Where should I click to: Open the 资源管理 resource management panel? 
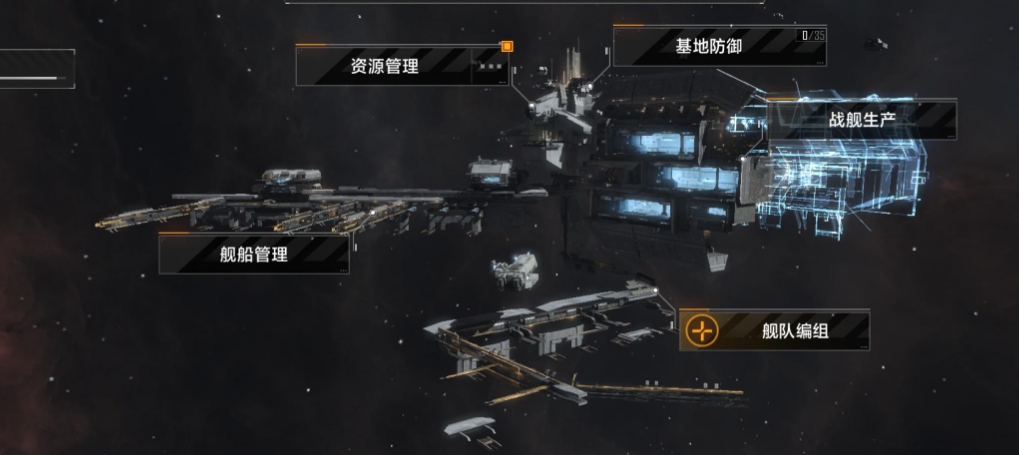(x=385, y=67)
